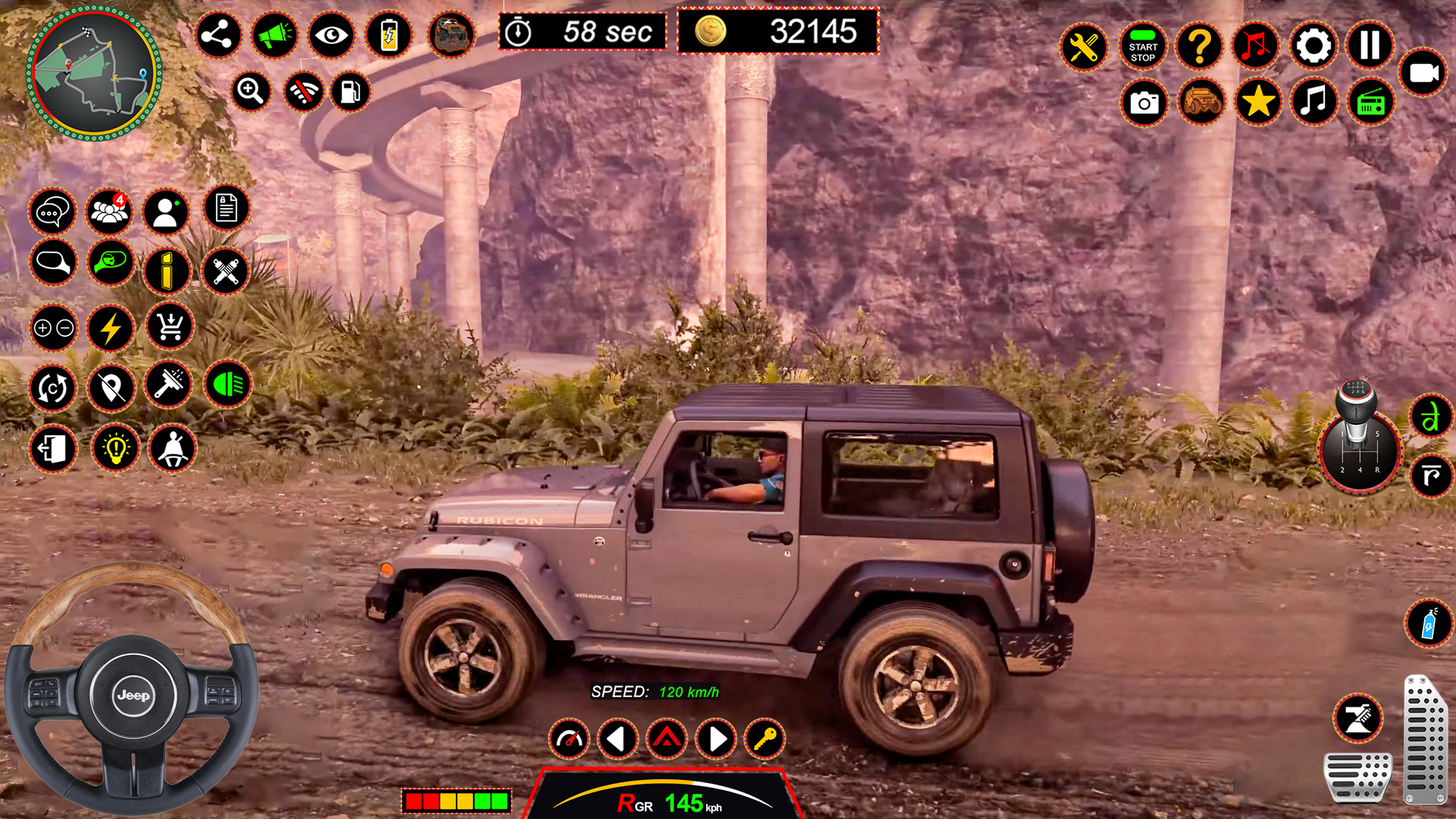Pause the game
Screen dimensions: 1456x819
(x=1370, y=46)
